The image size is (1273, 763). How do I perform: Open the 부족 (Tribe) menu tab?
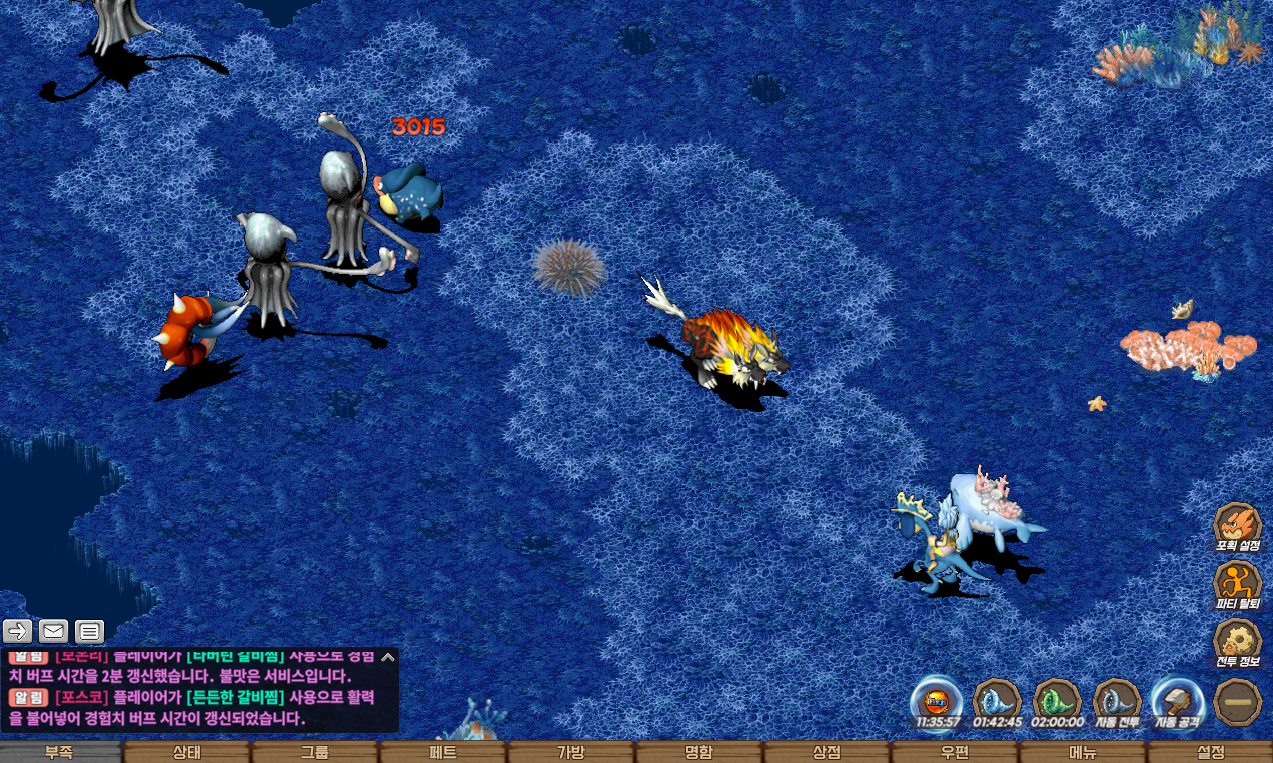(x=60, y=752)
